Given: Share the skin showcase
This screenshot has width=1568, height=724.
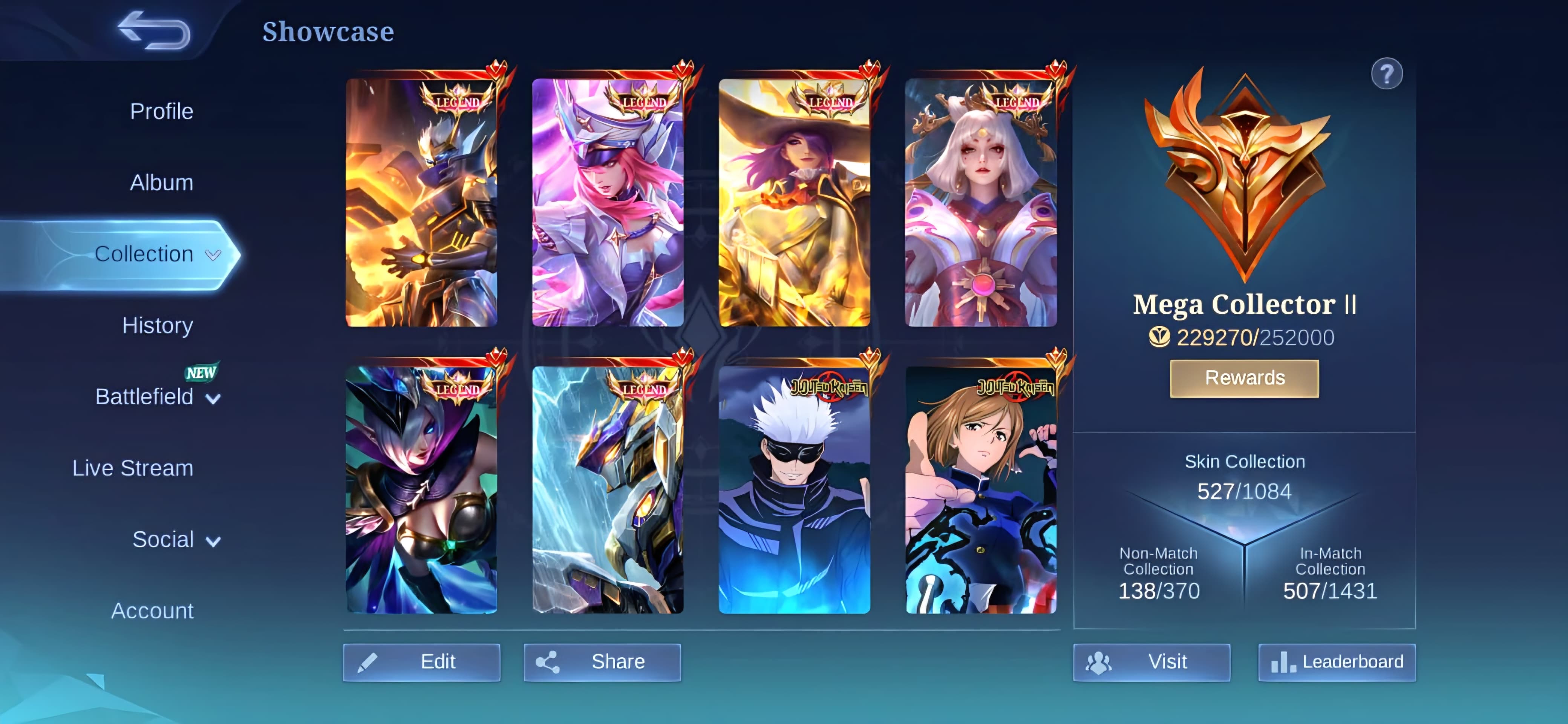Looking at the screenshot, I should 602,662.
